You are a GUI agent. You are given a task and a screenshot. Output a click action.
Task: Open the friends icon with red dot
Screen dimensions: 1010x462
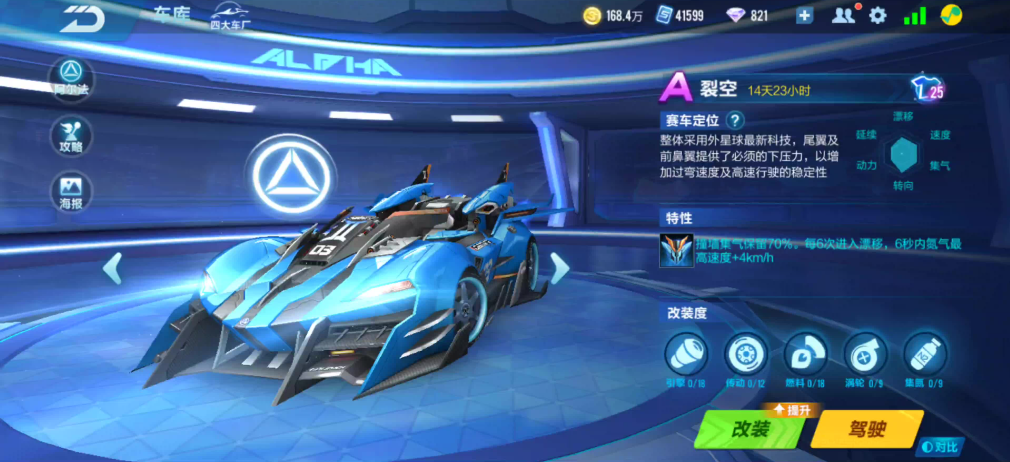[x=845, y=15]
